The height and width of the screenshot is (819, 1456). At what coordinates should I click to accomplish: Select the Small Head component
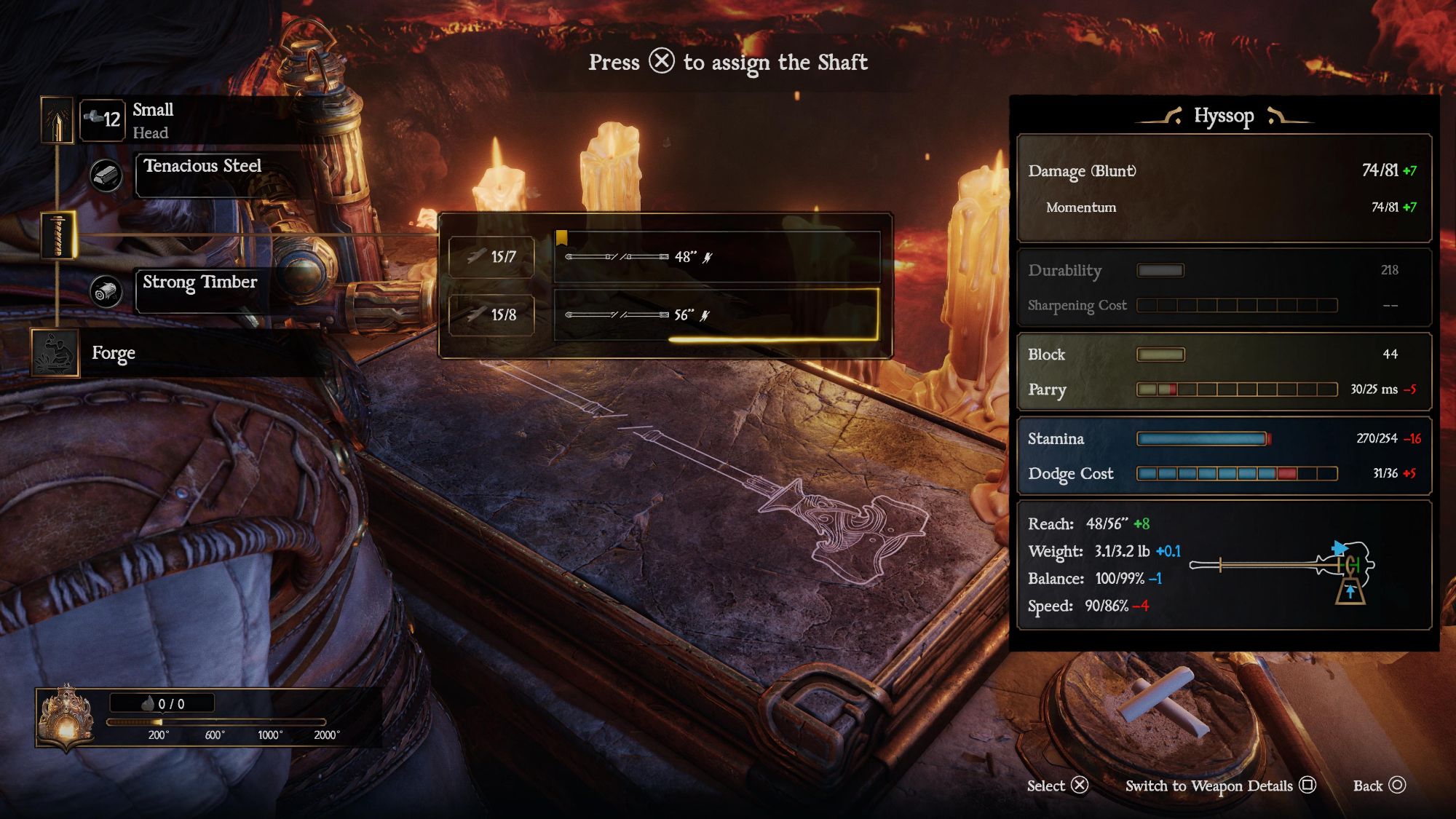coord(153,120)
